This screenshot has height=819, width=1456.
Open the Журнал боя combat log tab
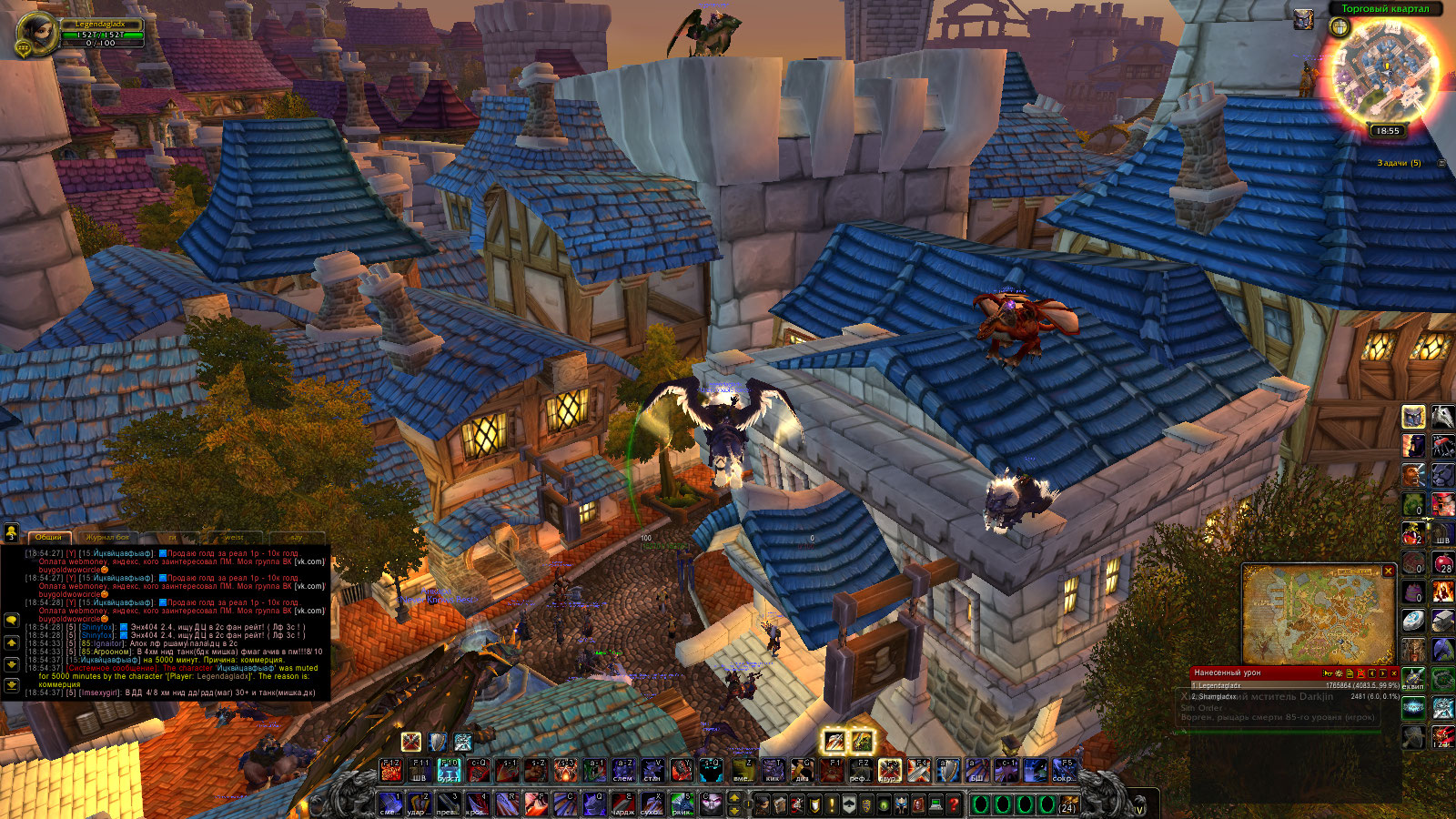click(107, 537)
